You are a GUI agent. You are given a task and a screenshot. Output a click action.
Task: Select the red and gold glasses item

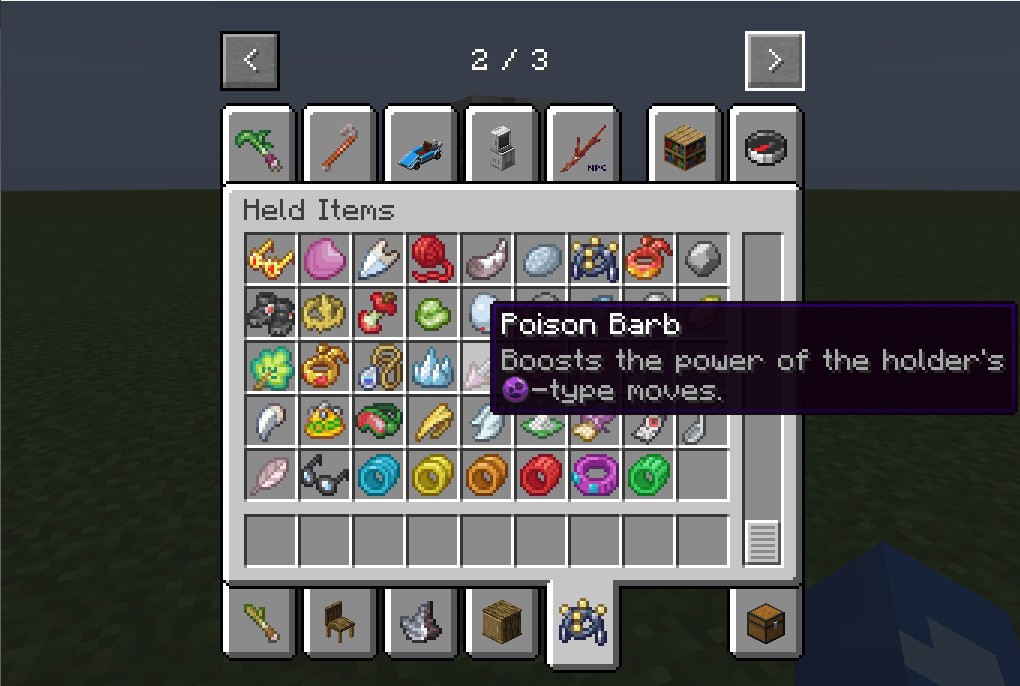[271, 259]
